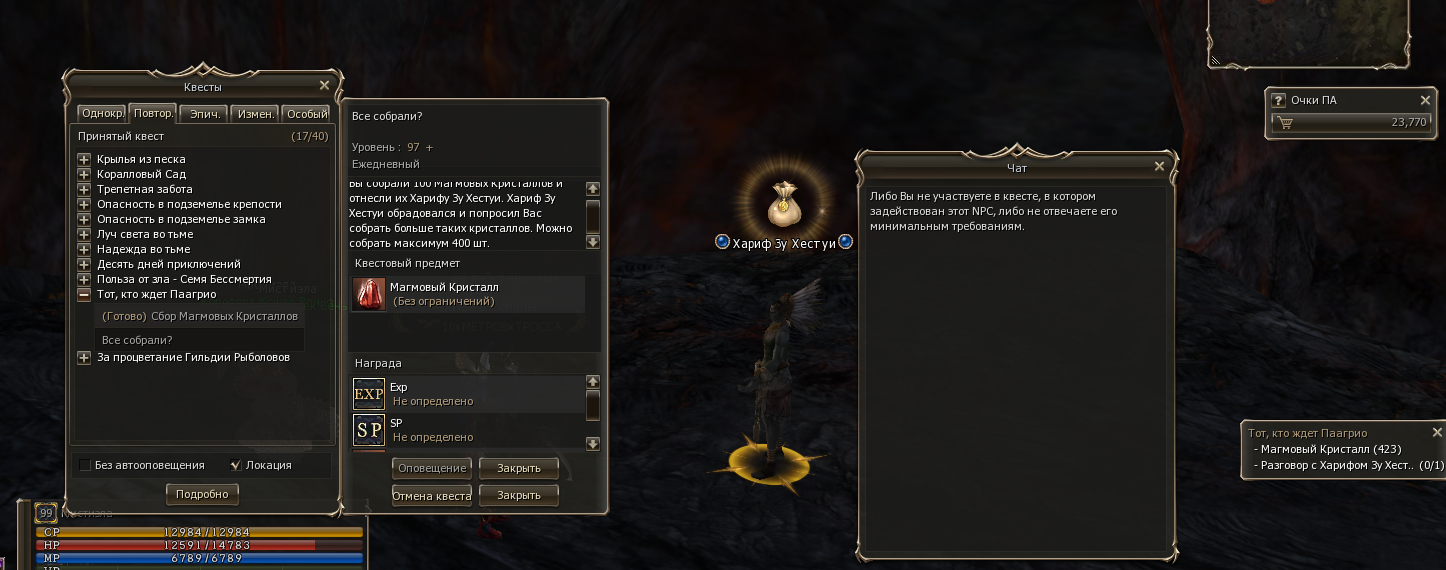Image resolution: width=1446 pixels, height=570 pixels.
Task: Expand the Коралловый Сад quest entry
Action: tap(84, 174)
